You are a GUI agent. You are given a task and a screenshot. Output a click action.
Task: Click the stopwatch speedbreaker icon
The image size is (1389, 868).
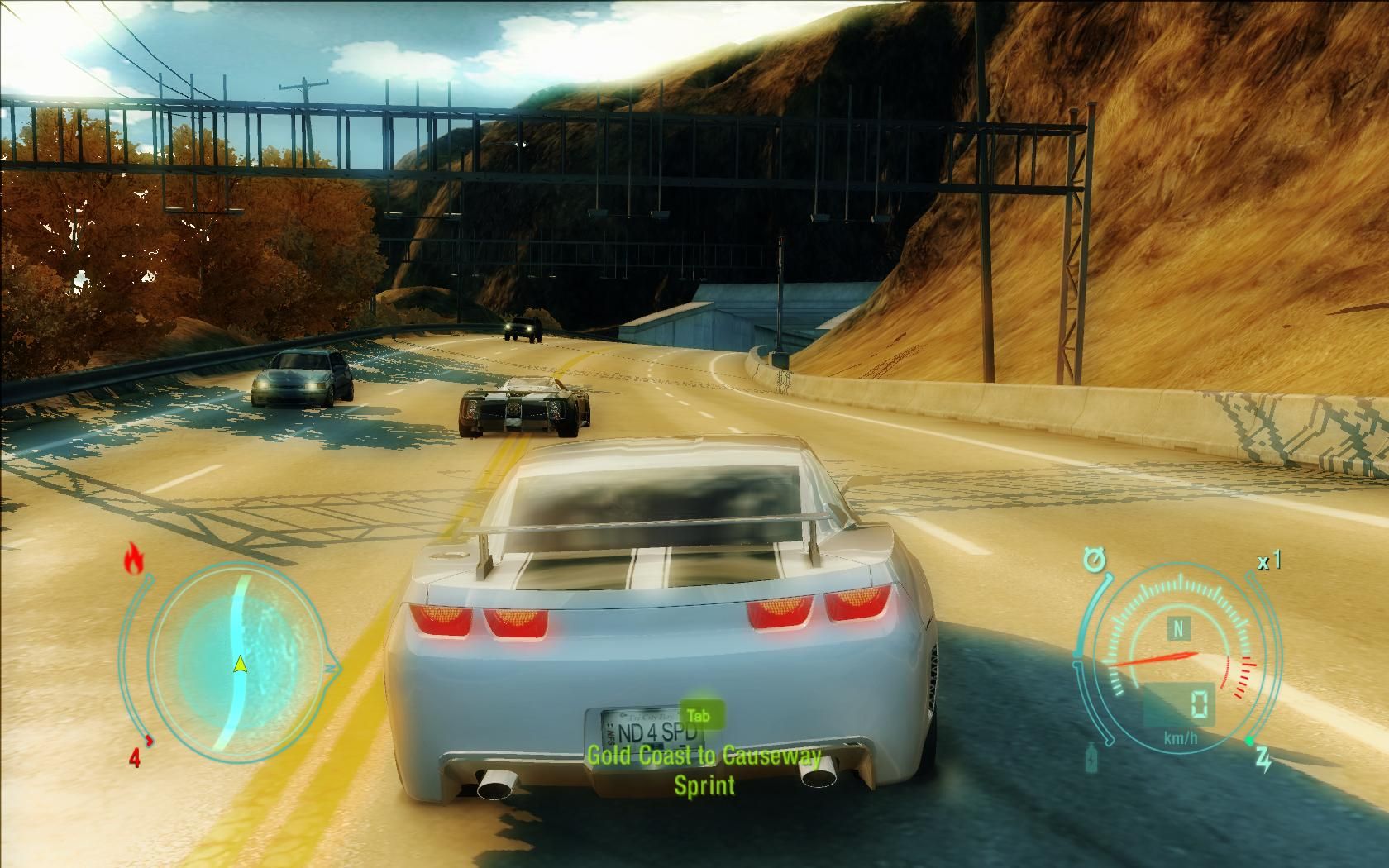tap(1095, 561)
